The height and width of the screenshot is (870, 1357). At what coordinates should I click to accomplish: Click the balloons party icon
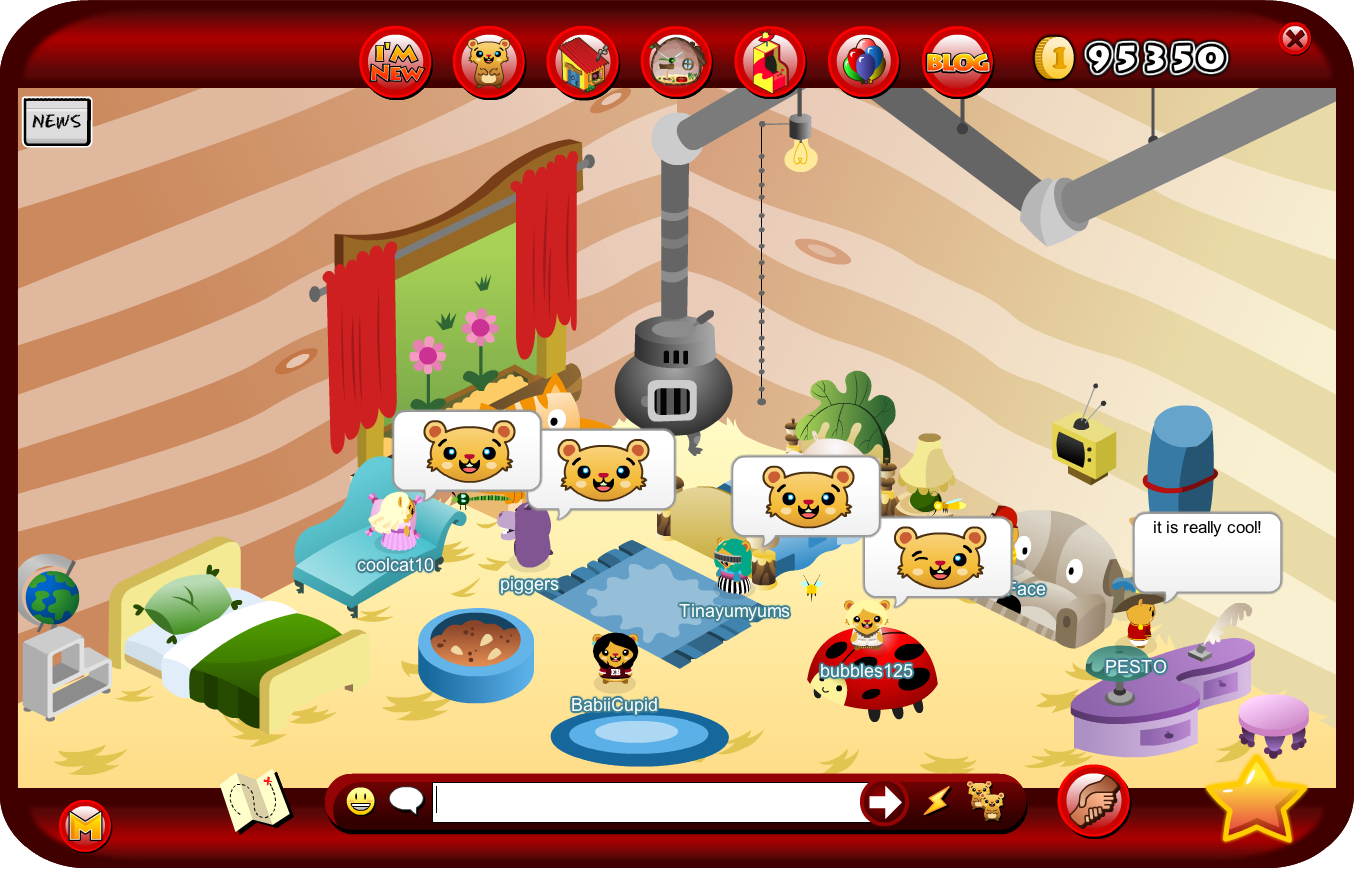864,61
